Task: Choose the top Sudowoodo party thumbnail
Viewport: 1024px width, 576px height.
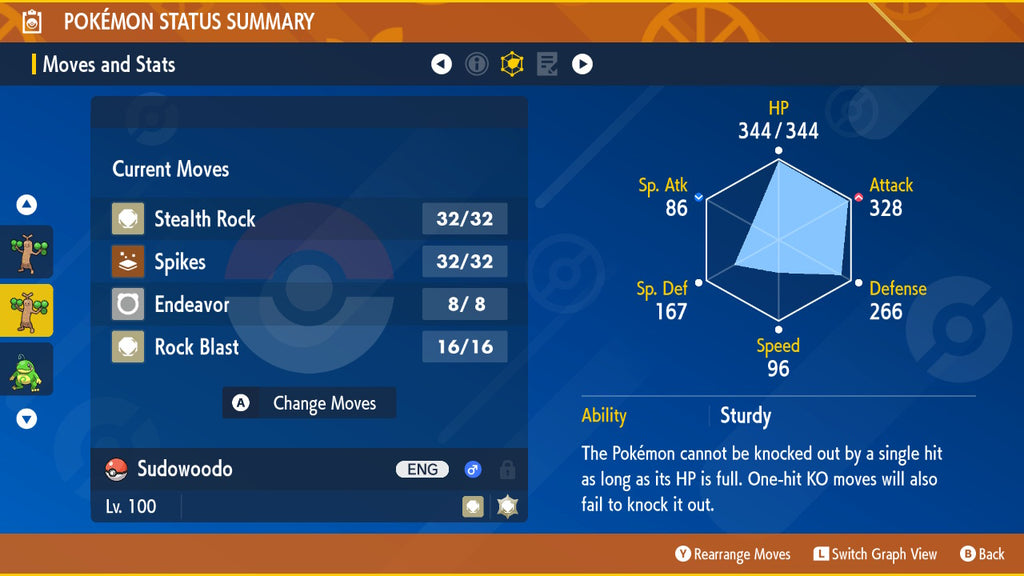Action: pyautogui.click(x=27, y=252)
